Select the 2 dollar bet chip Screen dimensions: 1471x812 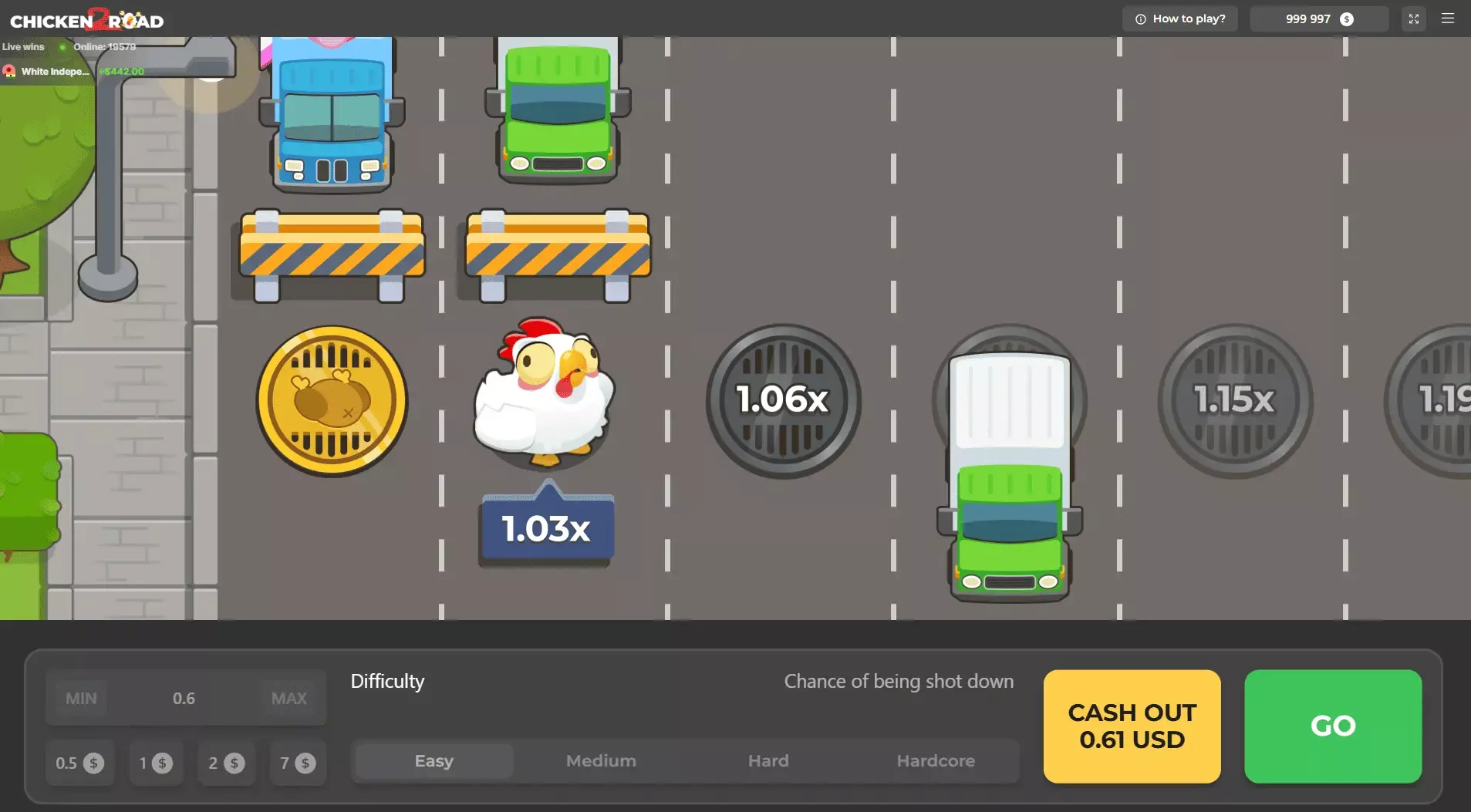click(x=225, y=762)
